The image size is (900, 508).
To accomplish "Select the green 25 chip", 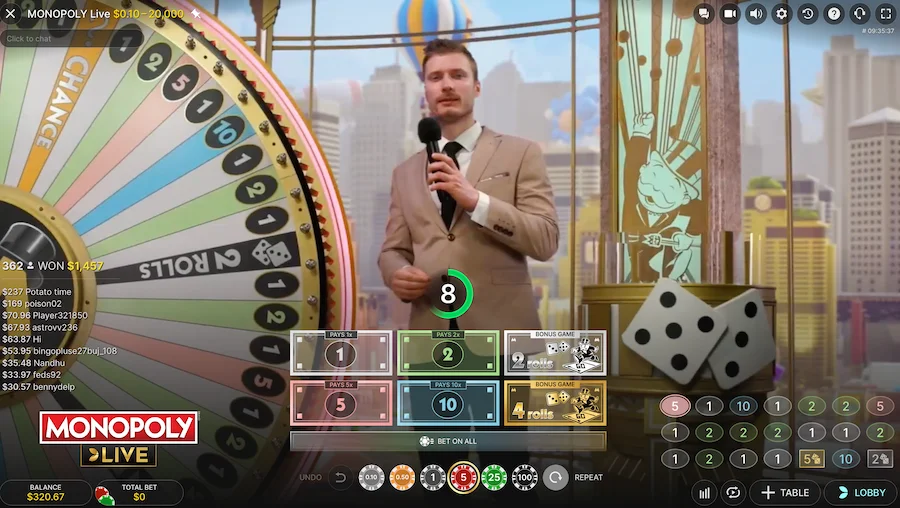I will tap(493, 478).
